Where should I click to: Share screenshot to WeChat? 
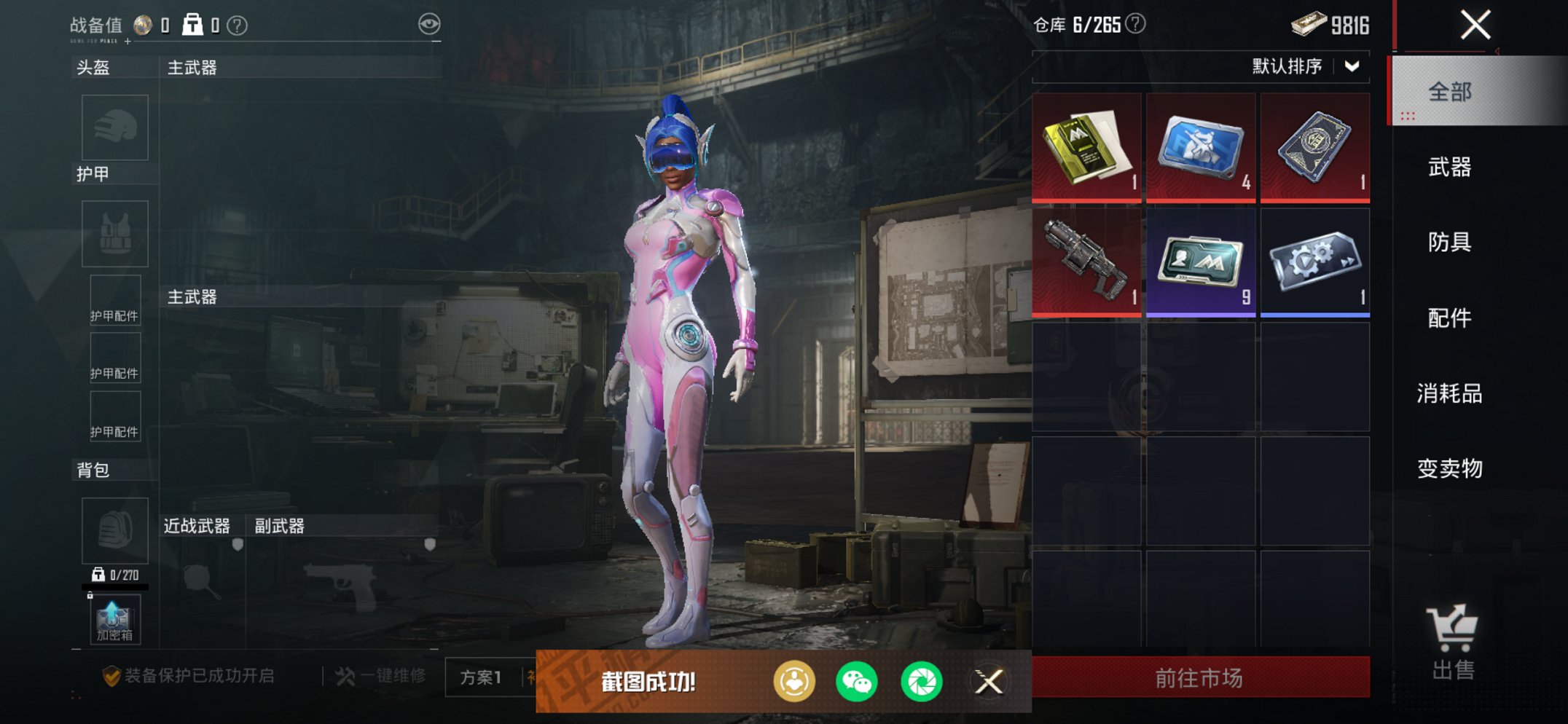click(857, 682)
